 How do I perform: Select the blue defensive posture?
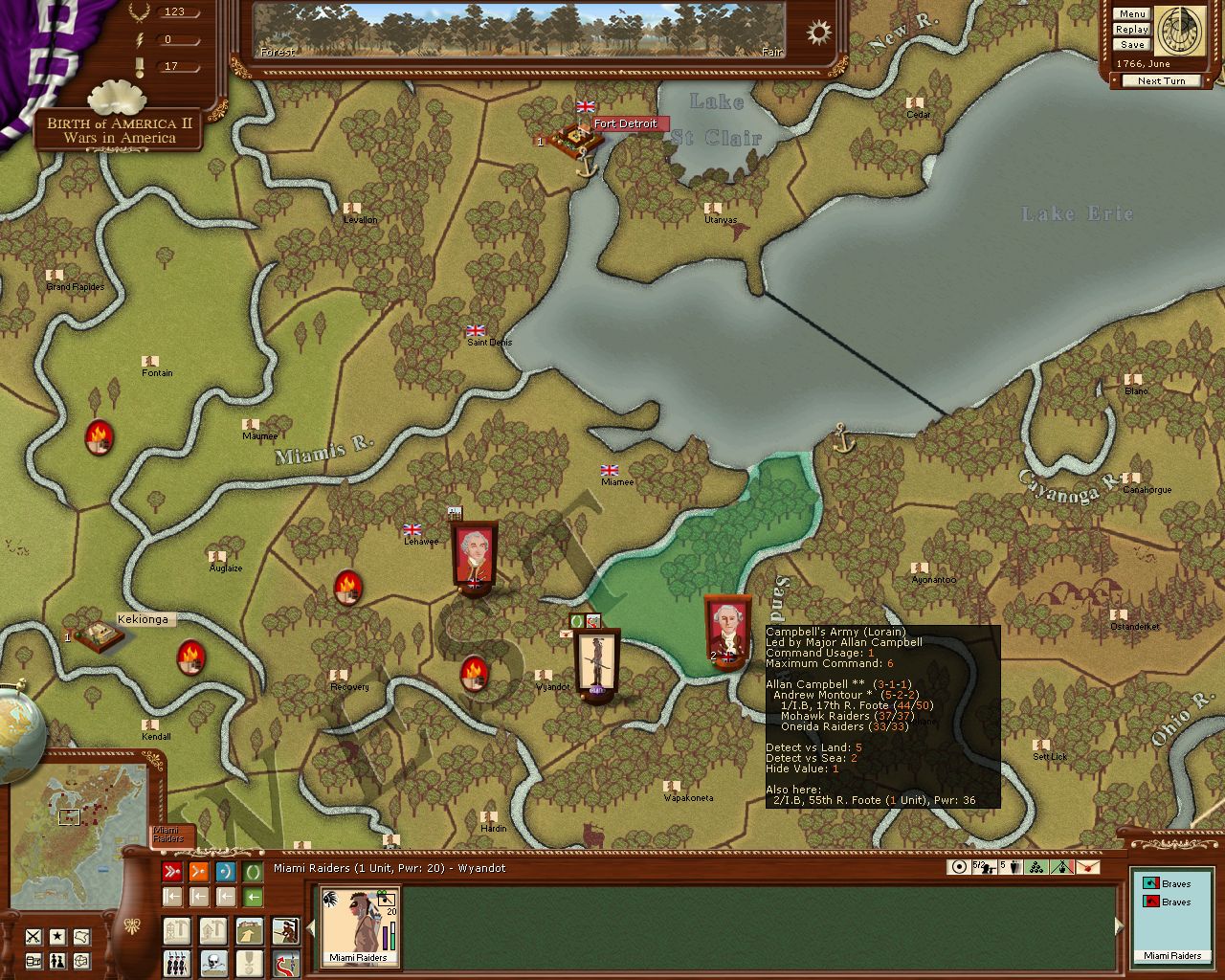pyautogui.click(x=226, y=872)
